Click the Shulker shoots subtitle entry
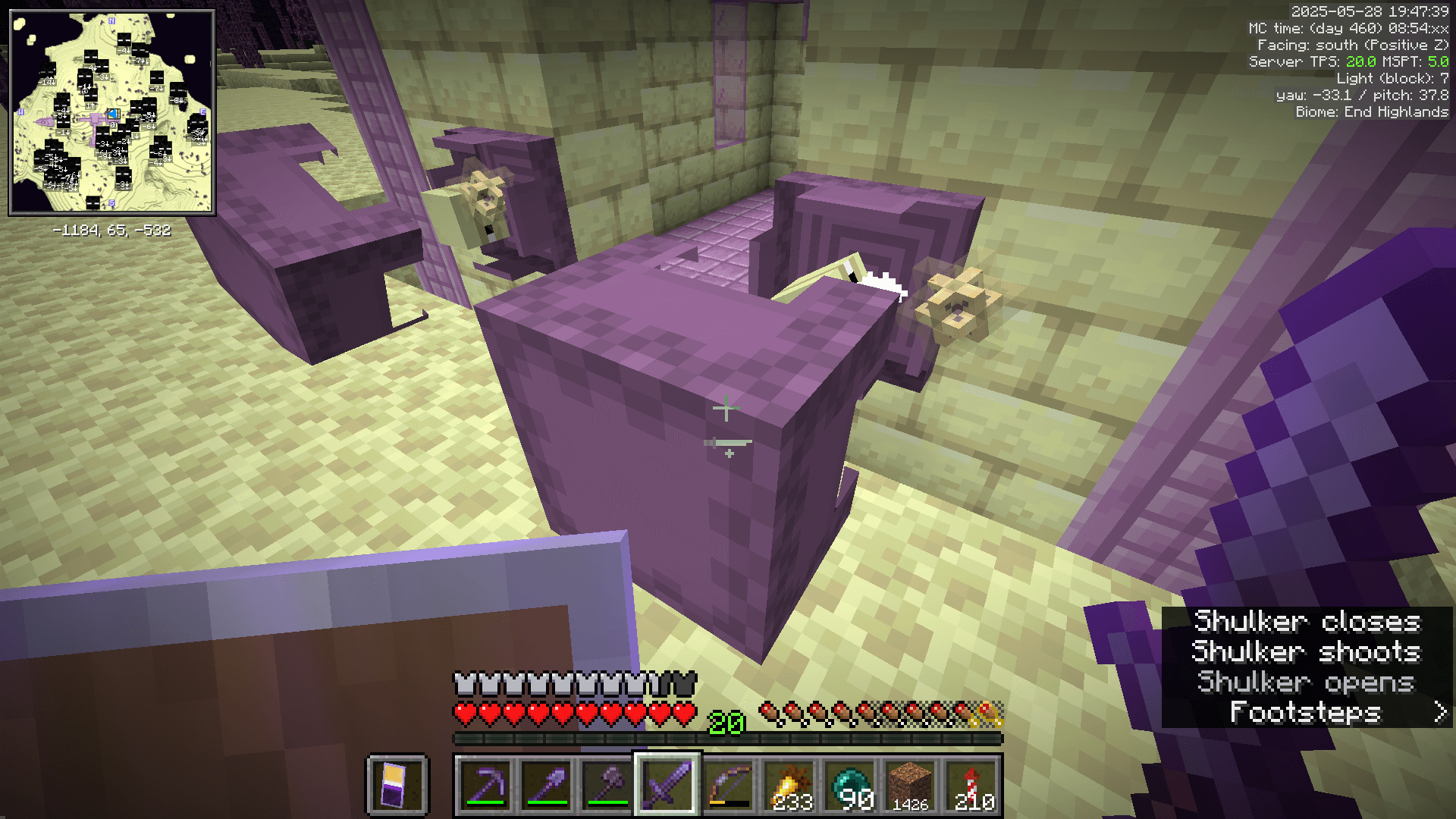Image resolution: width=1456 pixels, height=819 pixels. [1306, 652]
